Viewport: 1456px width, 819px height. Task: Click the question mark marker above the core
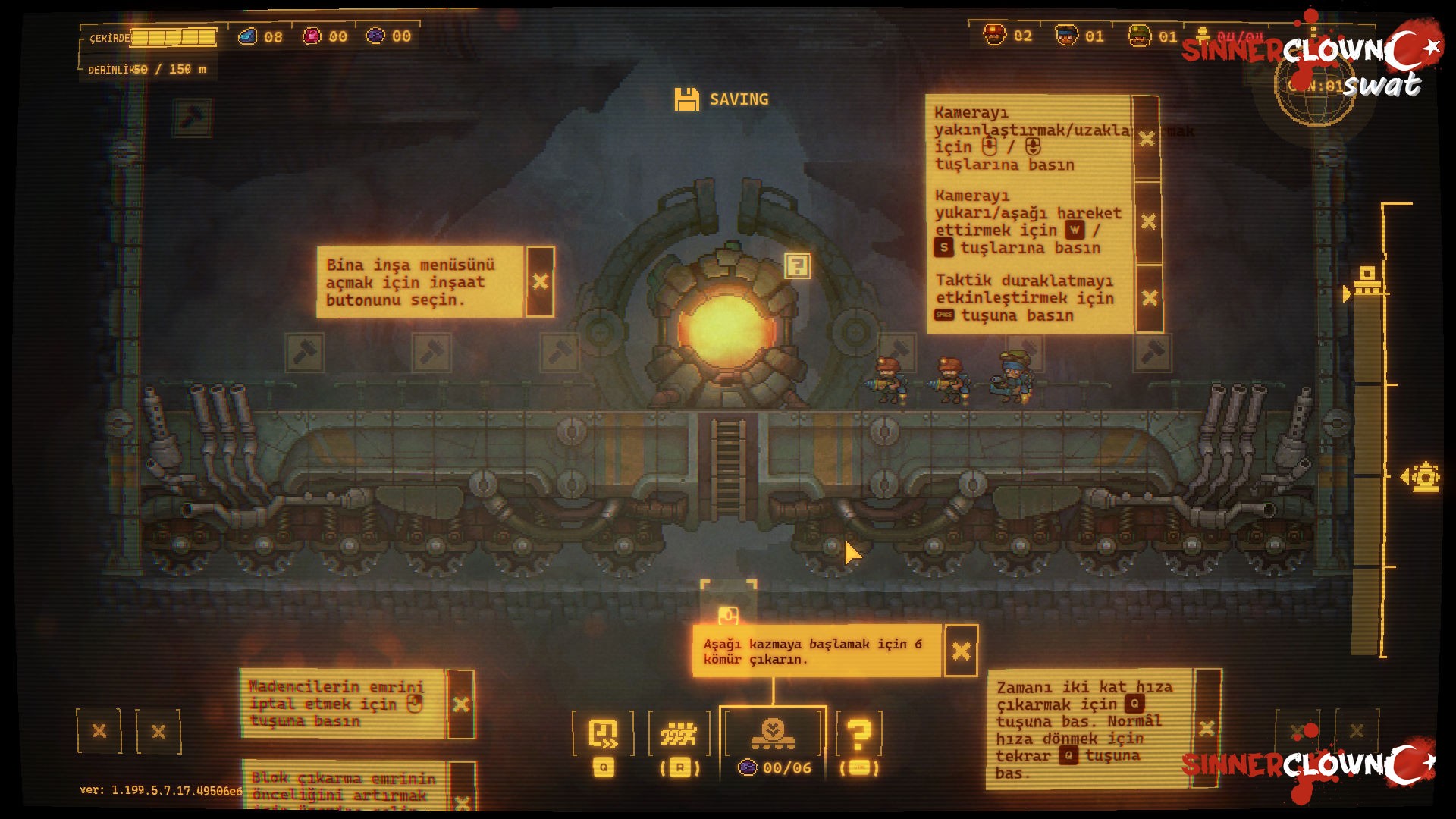pyautogui.click(x=797, y=266)
